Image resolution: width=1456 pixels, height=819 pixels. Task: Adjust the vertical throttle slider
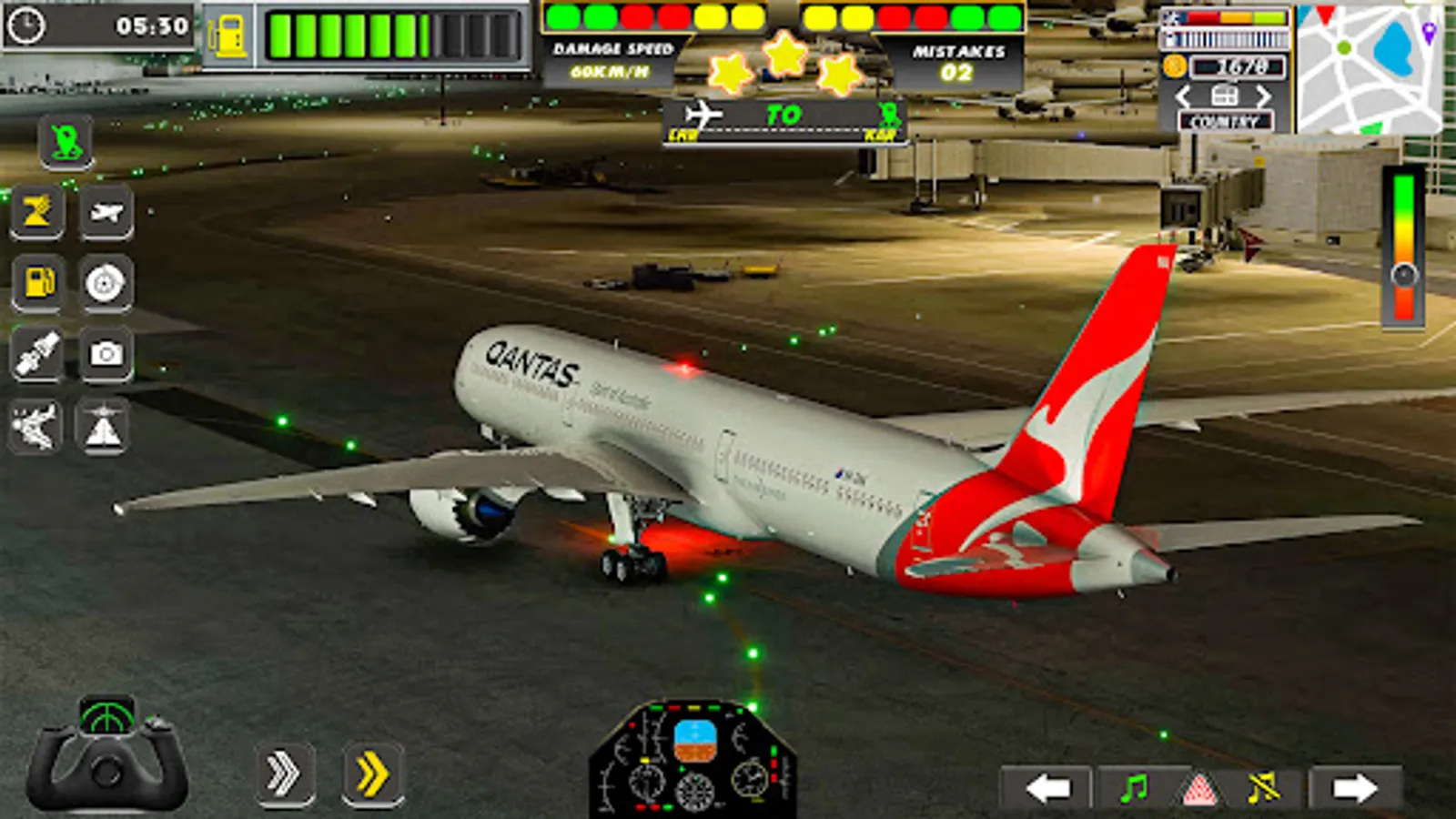point(1406,273)
